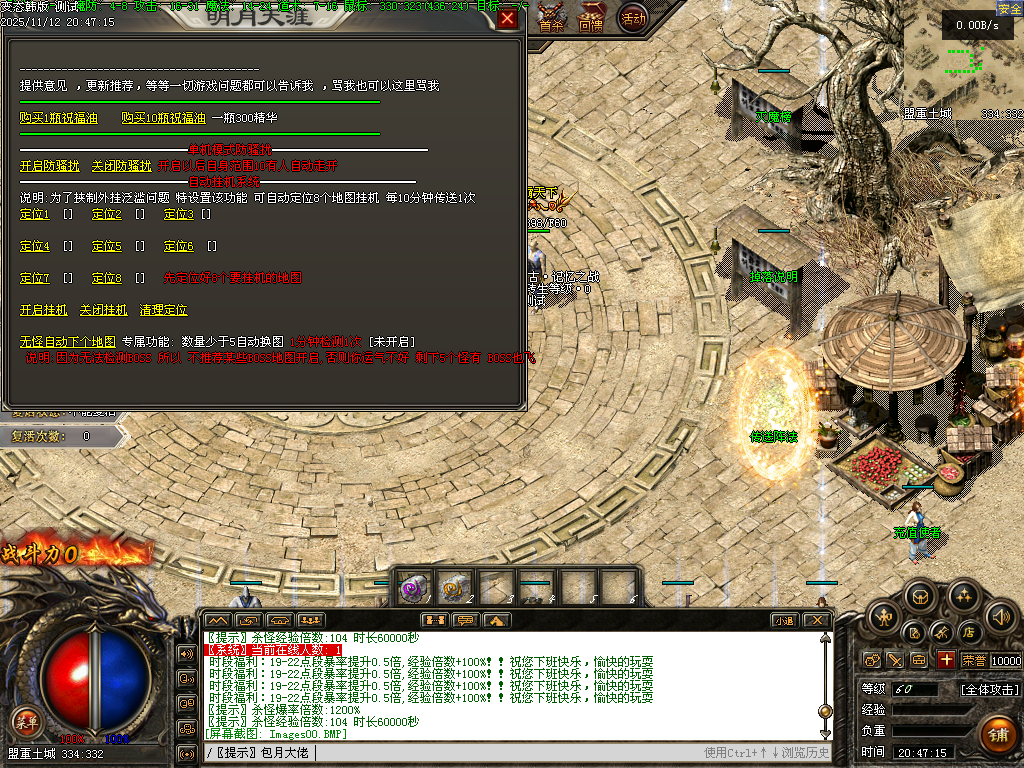Image resolution: width=1024 pixels, height=768 pixels.
Task: Turn off anti-harassment via 关闭防骚扰
Action: coord(121,166)
